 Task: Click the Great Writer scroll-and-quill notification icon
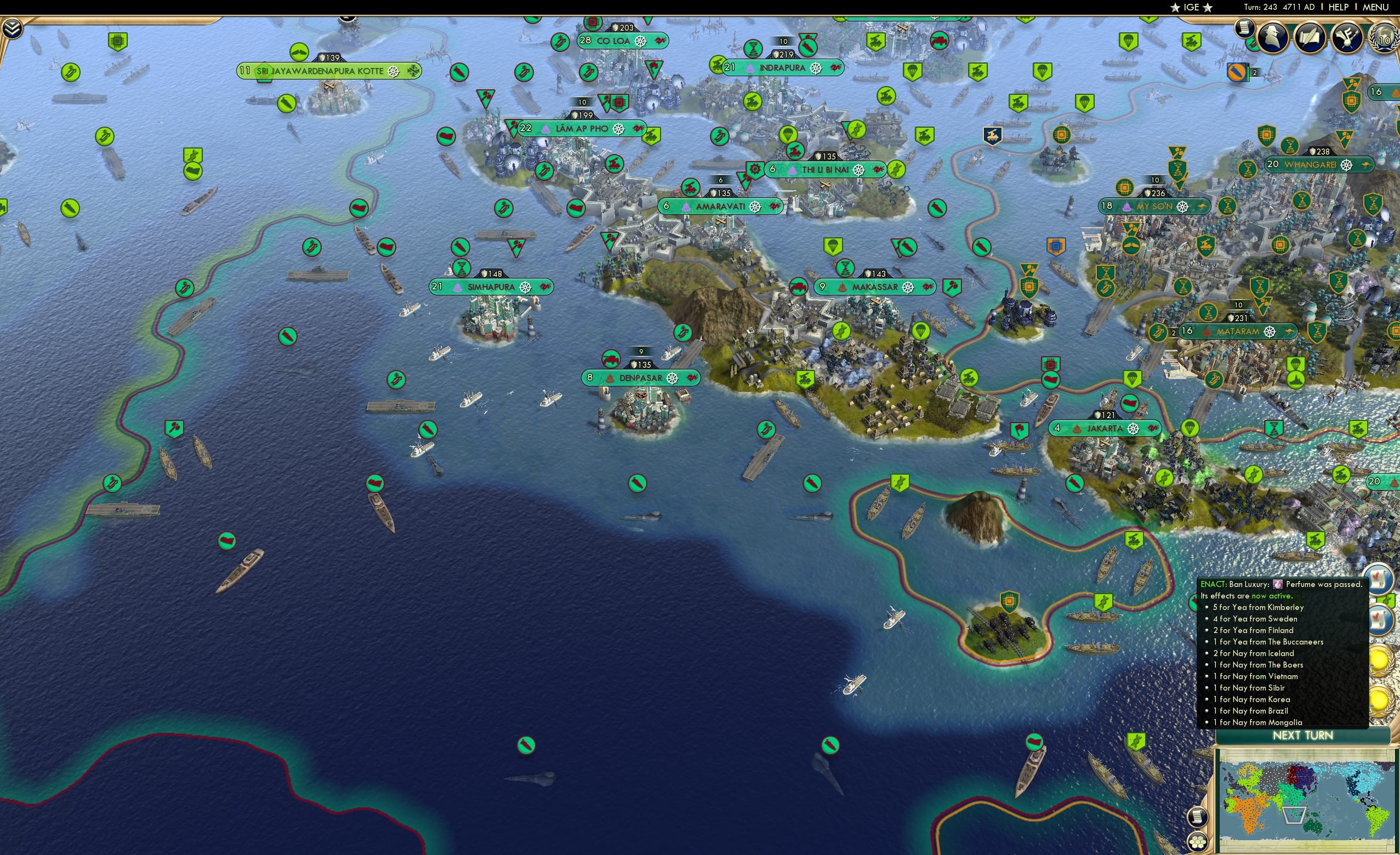[1310, 37]
